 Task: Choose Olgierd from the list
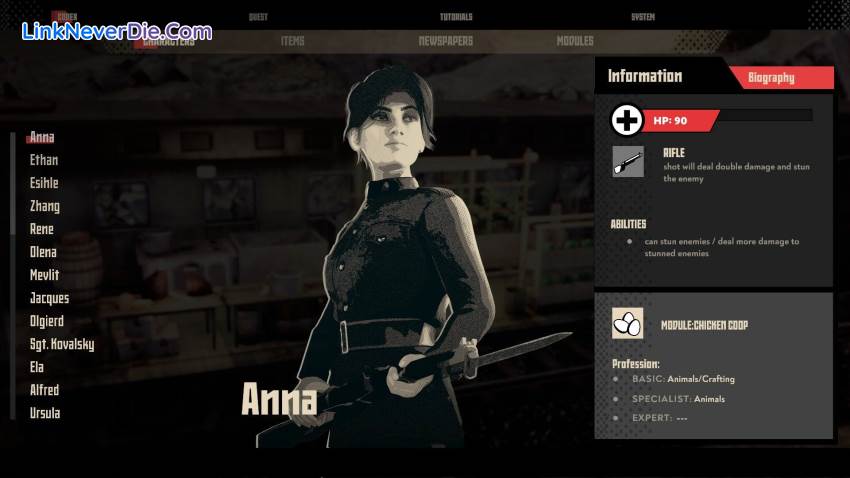[x=49, y=321]
